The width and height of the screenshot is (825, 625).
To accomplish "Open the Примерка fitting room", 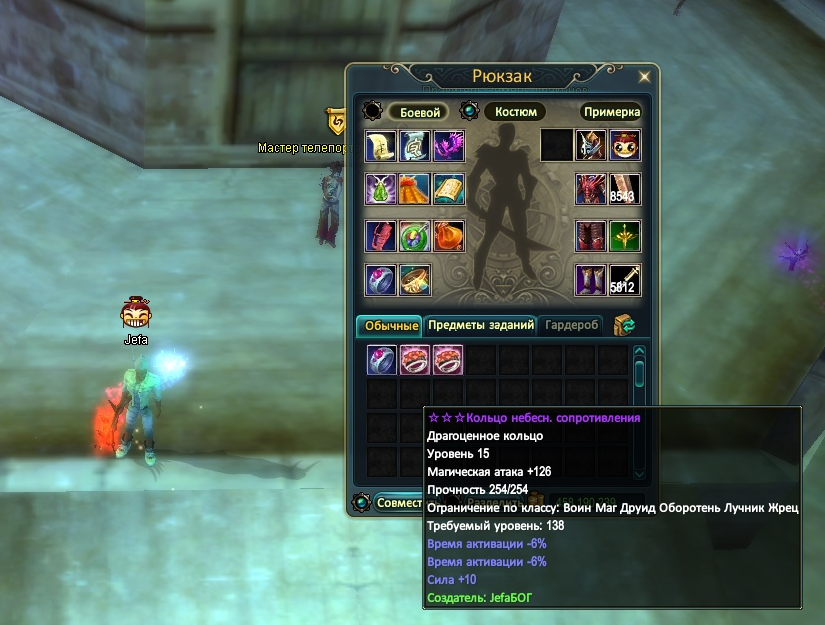I will (x=610, y=112).
